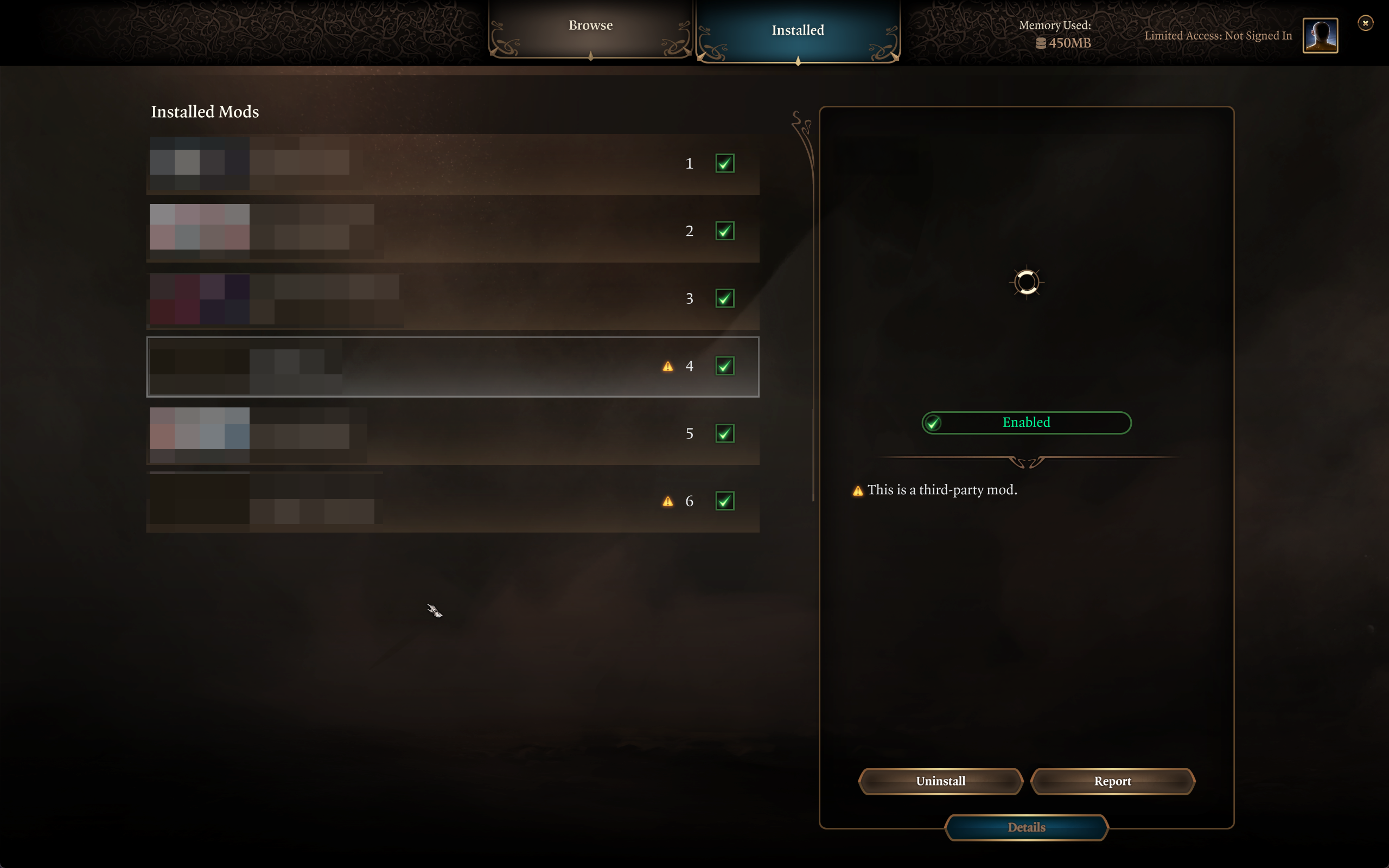Viewport: 1389px width, 868px height.
Task: Close the mod manager window
Action: coord(1365,23)
